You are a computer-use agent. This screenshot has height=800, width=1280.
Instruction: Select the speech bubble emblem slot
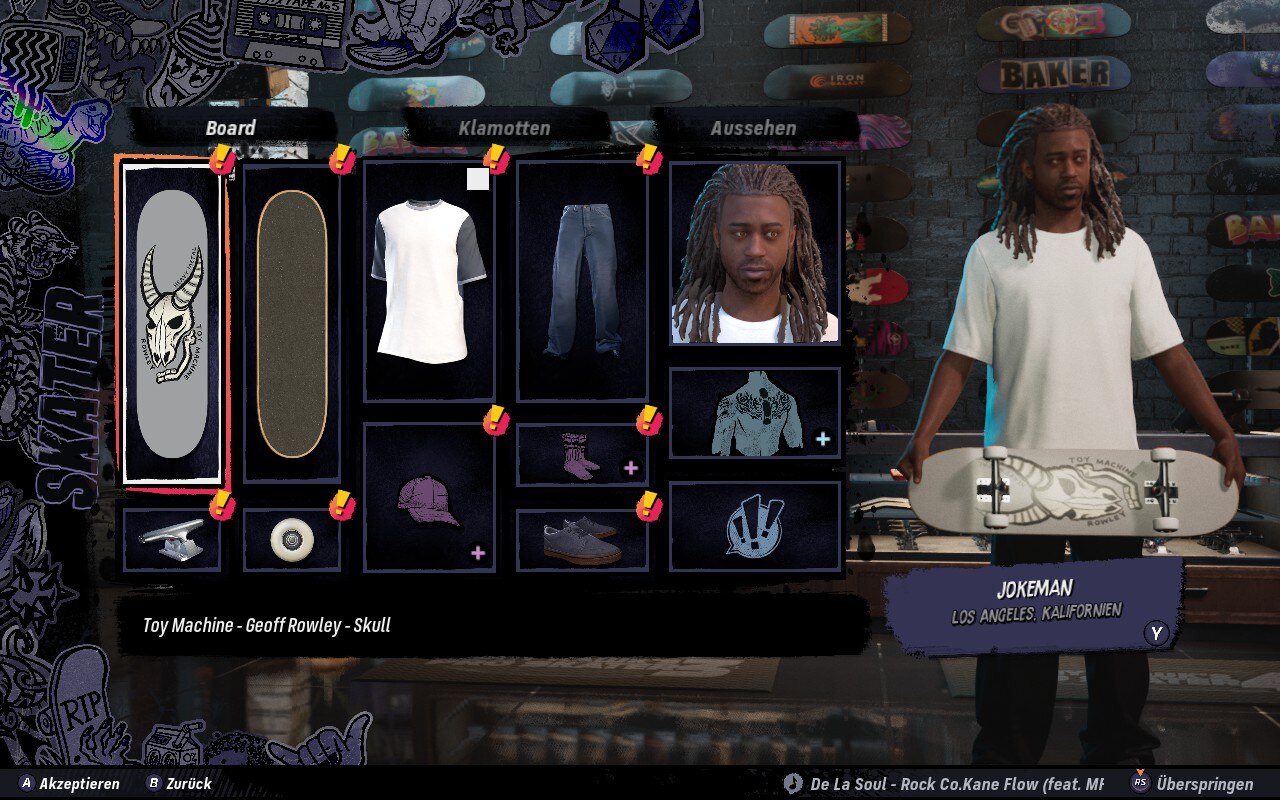pyautogui.click(x=755, y=526)
